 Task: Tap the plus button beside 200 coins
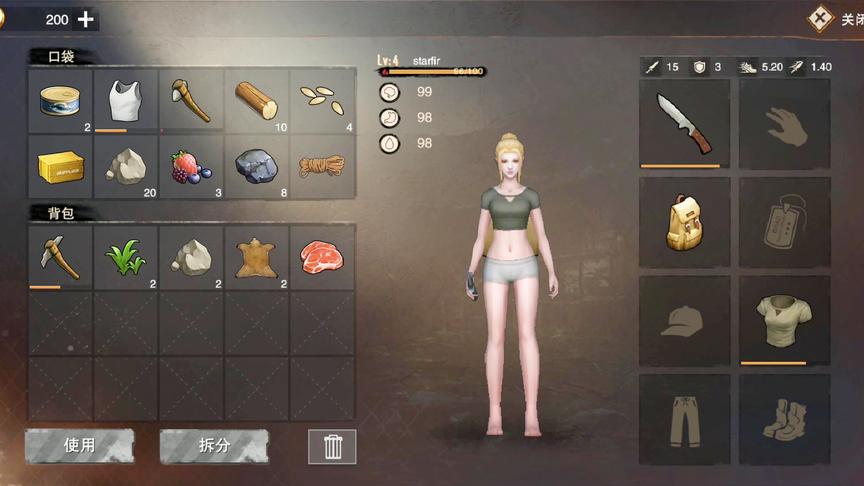tap(86, 19)
